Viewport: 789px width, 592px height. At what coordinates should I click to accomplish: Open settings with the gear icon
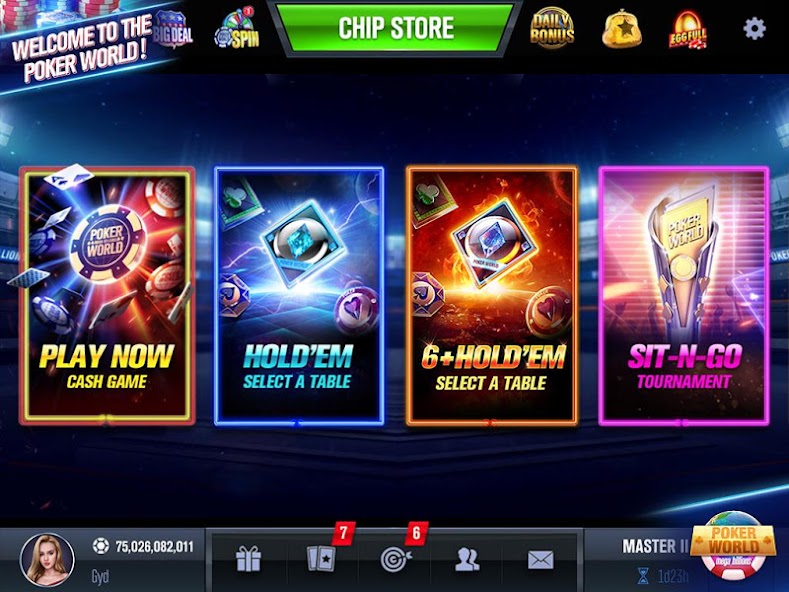point(754,28)
